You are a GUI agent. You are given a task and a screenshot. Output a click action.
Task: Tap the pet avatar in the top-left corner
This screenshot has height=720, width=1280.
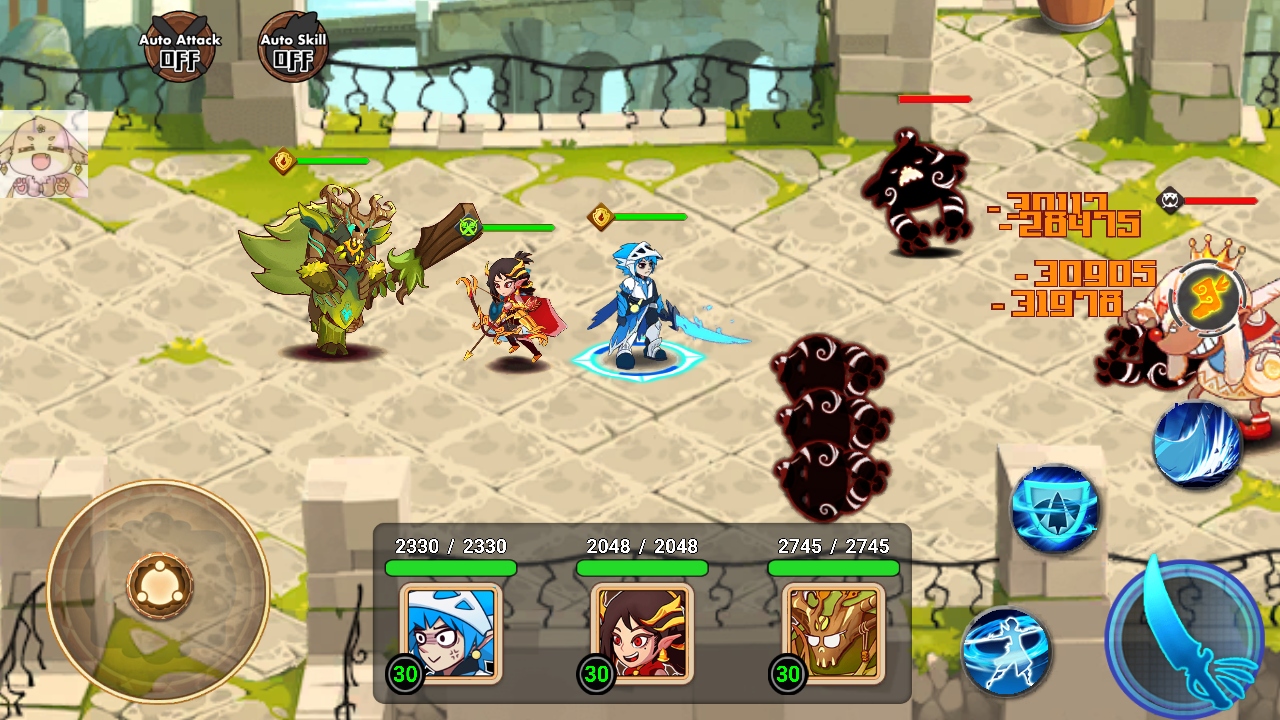(x=44, y=152)
